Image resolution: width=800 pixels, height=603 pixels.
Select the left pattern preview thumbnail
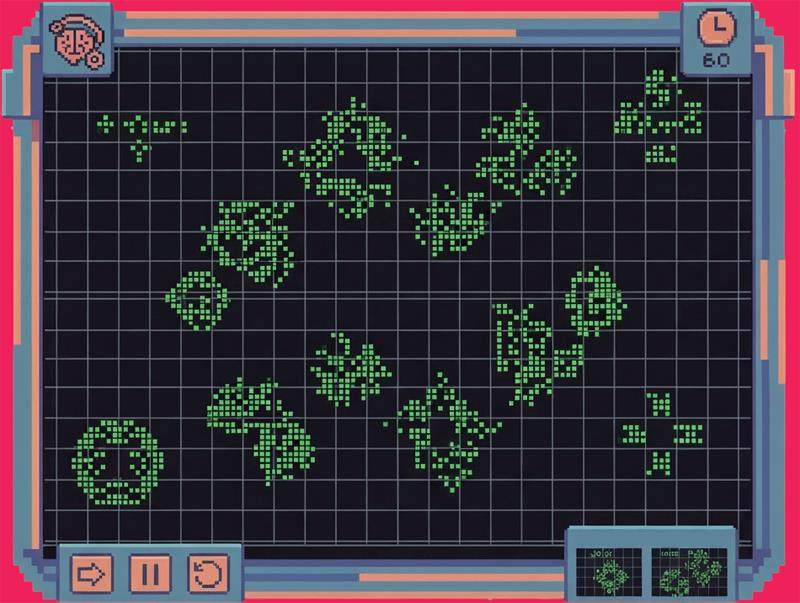click(x=609, y=569)
